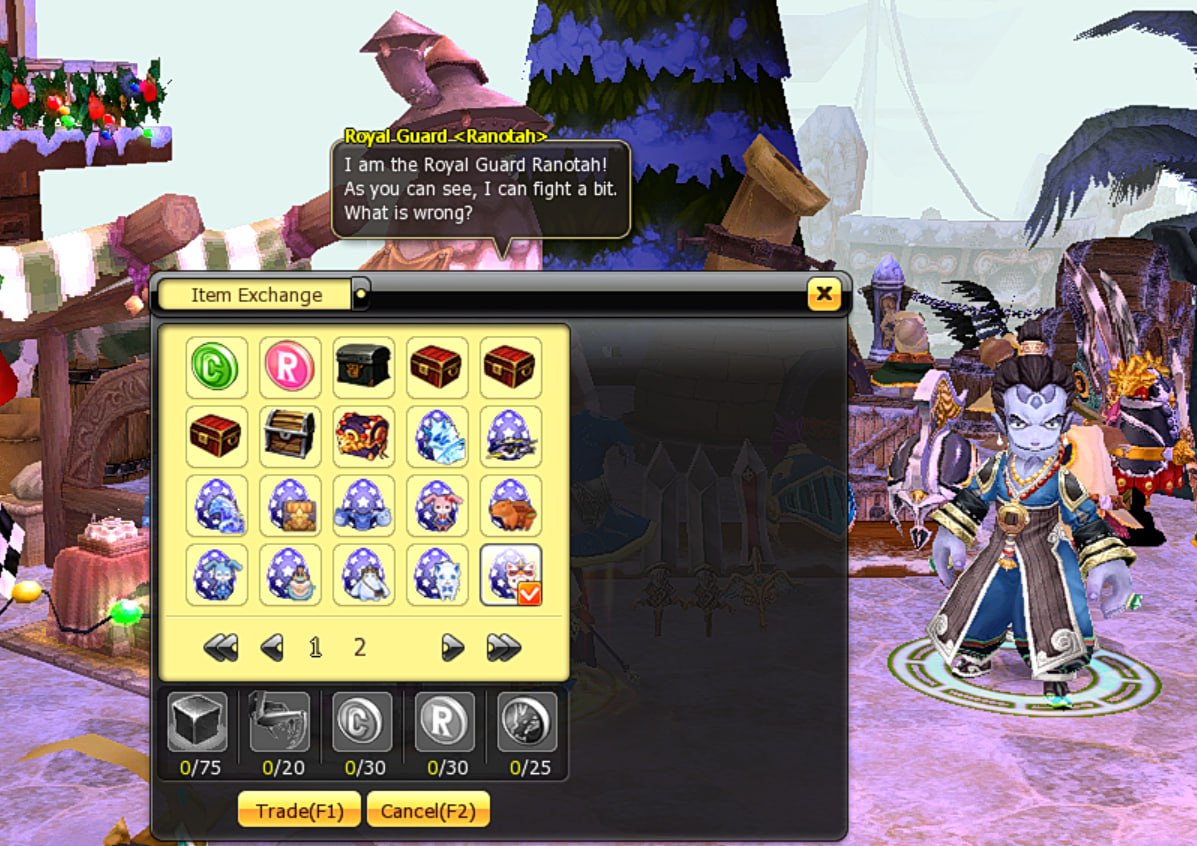The width and height of the screenshot is (1197, 846).
Task: Advance to the next item page
Action: (452, 648)
